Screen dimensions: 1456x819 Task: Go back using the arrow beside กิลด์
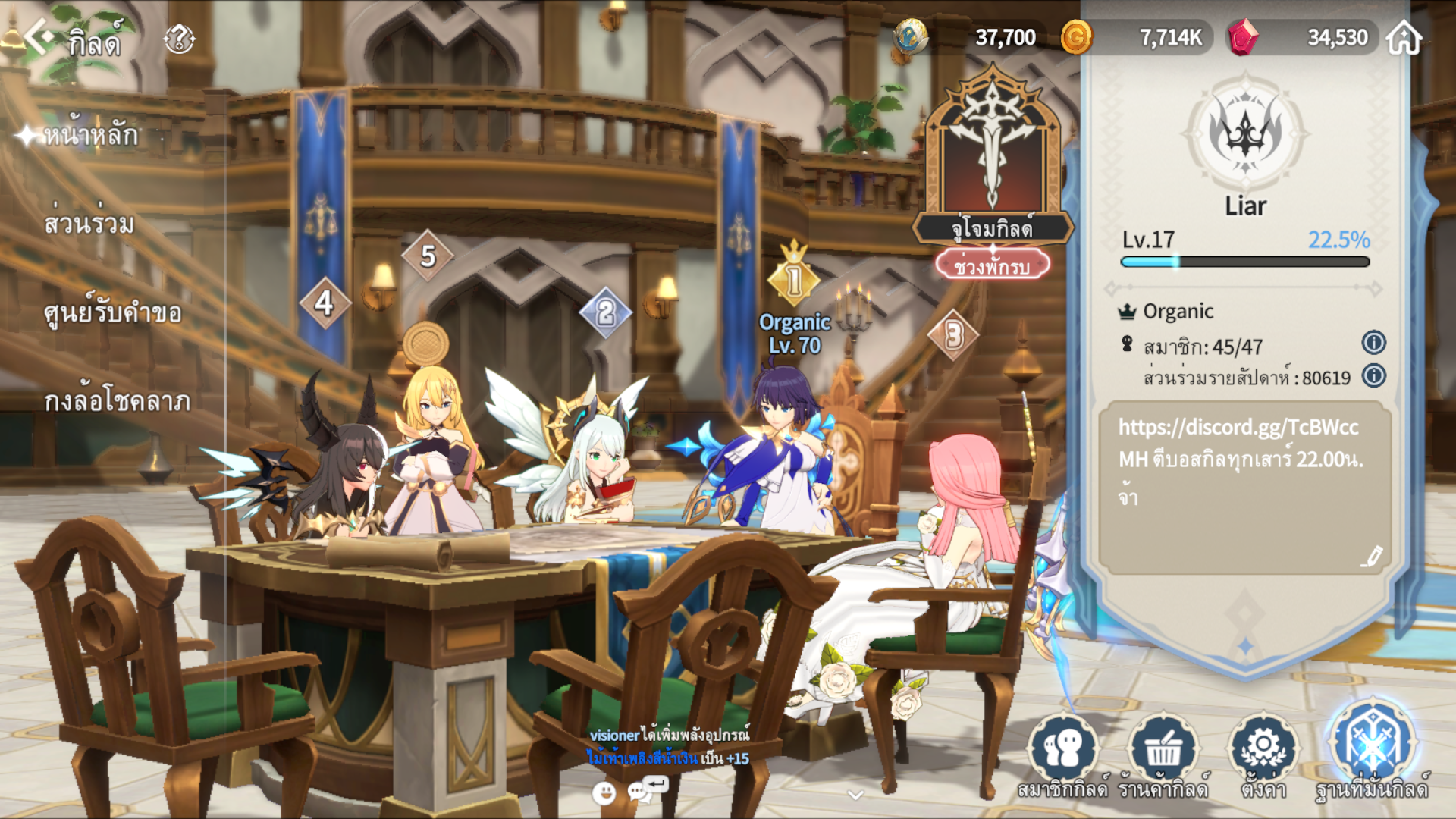tap(38, 36)
